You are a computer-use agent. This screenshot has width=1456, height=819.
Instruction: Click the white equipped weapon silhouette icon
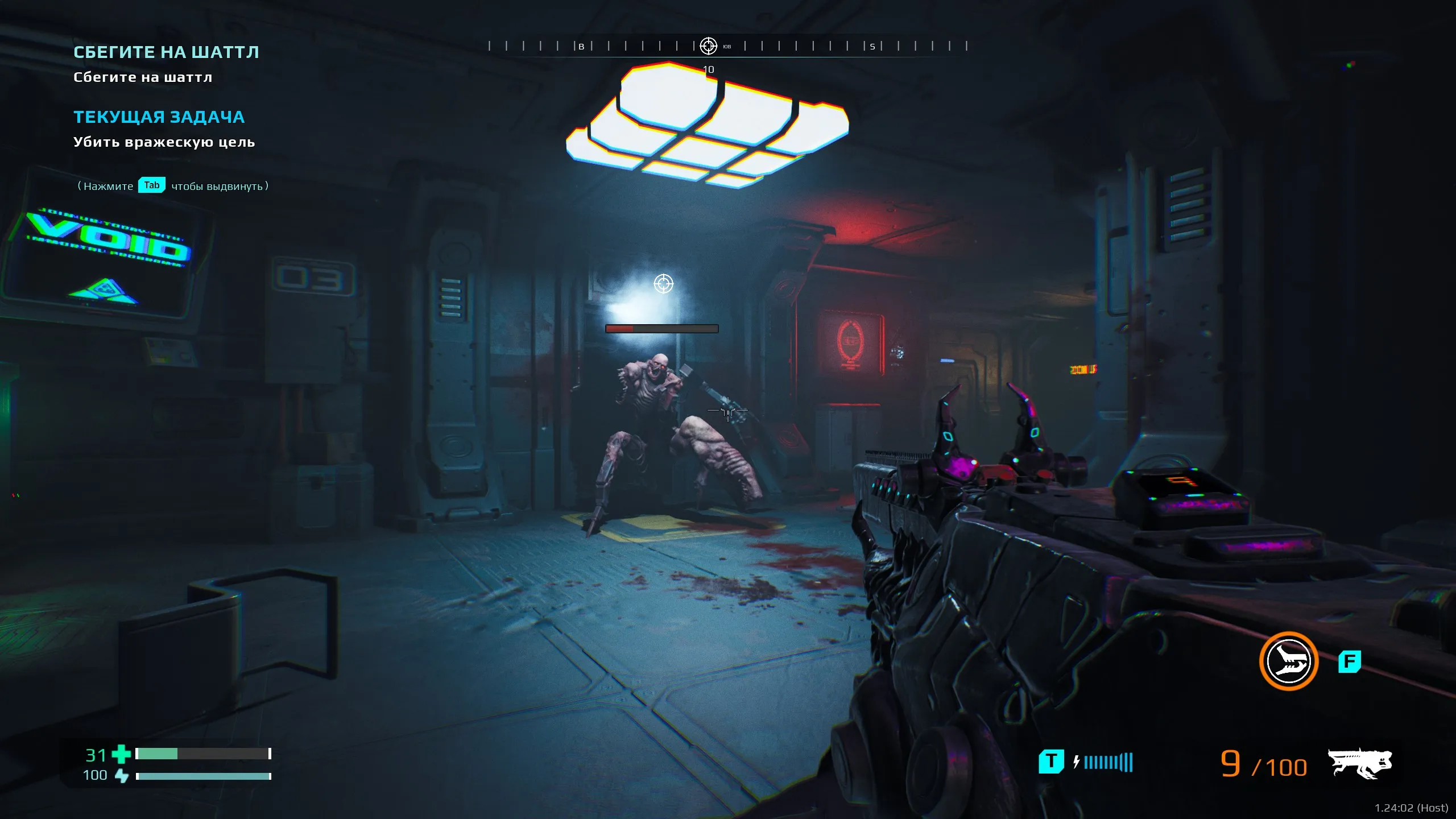(x=1359, y=763)
